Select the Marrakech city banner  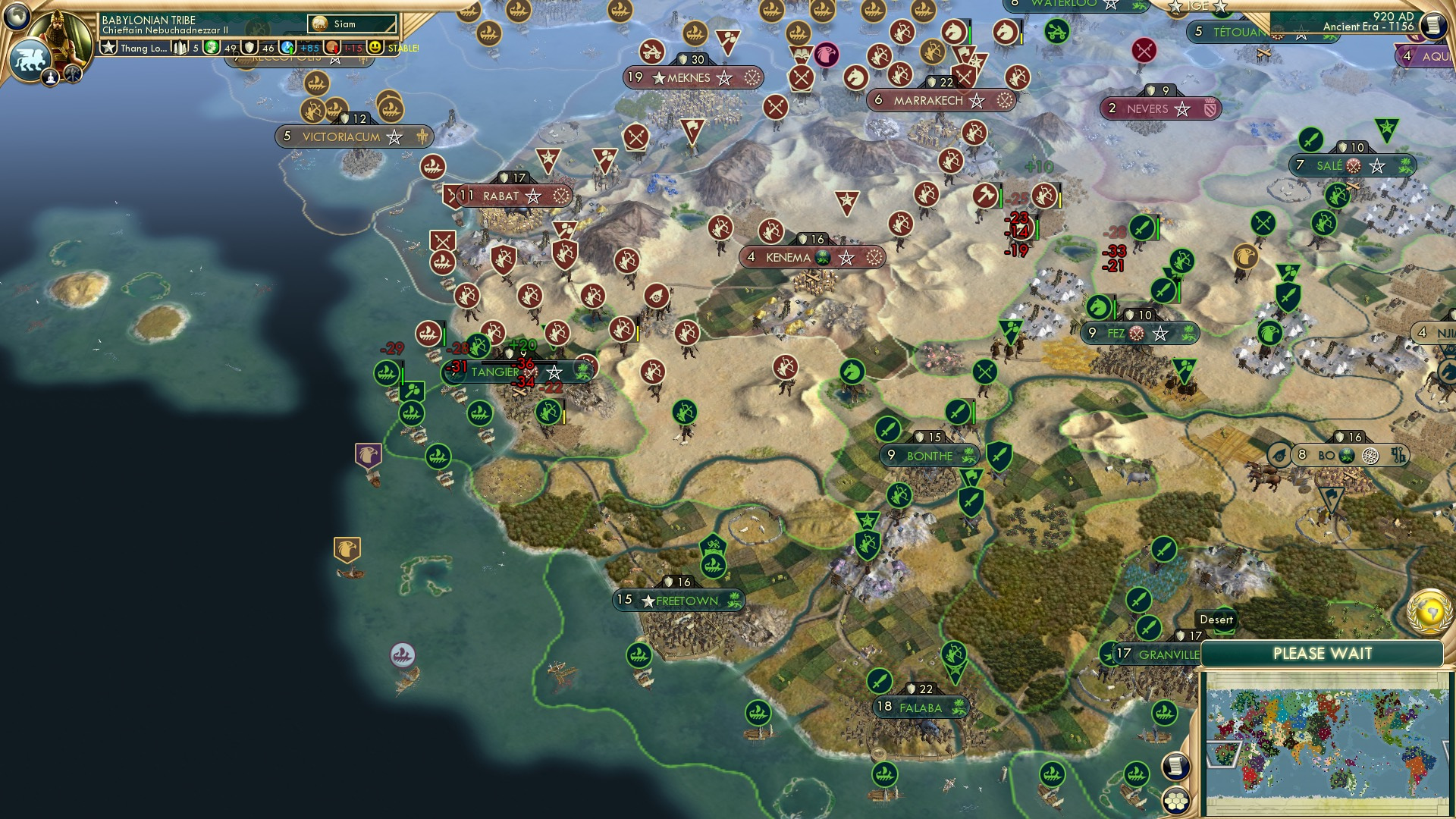940,99
